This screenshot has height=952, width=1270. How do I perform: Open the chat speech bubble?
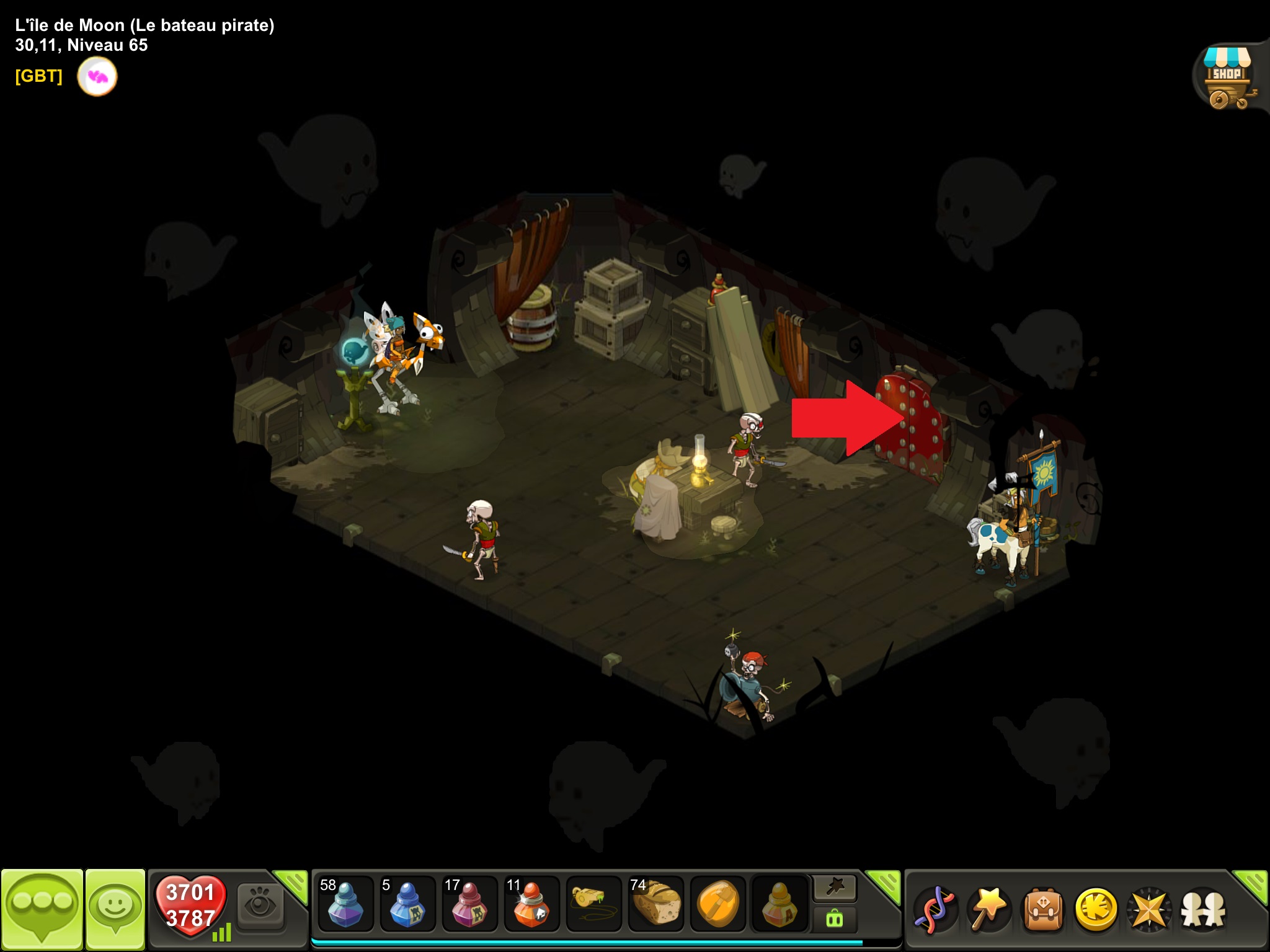42,907
